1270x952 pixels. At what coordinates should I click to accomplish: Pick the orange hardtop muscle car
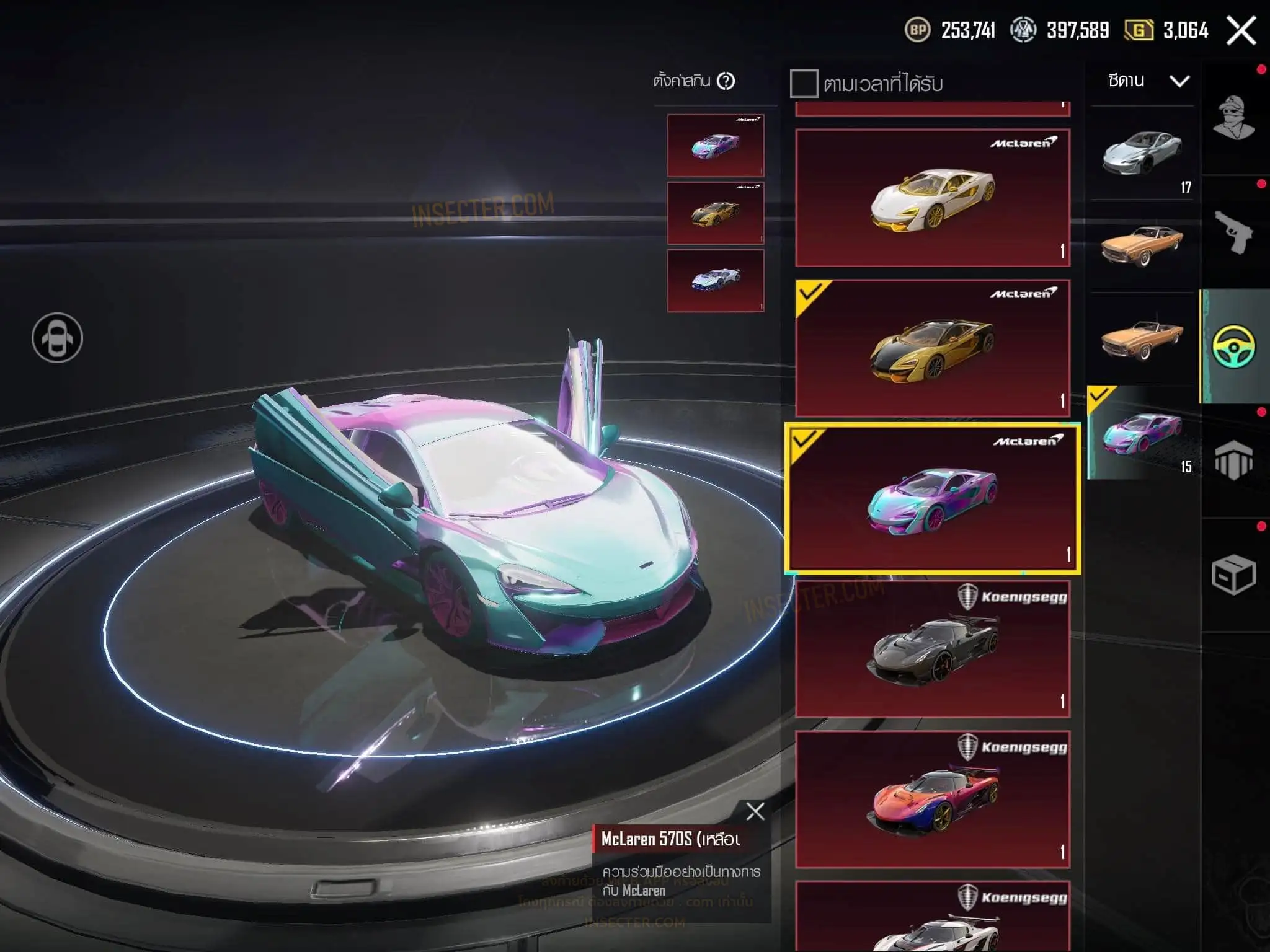(1142, 246)
